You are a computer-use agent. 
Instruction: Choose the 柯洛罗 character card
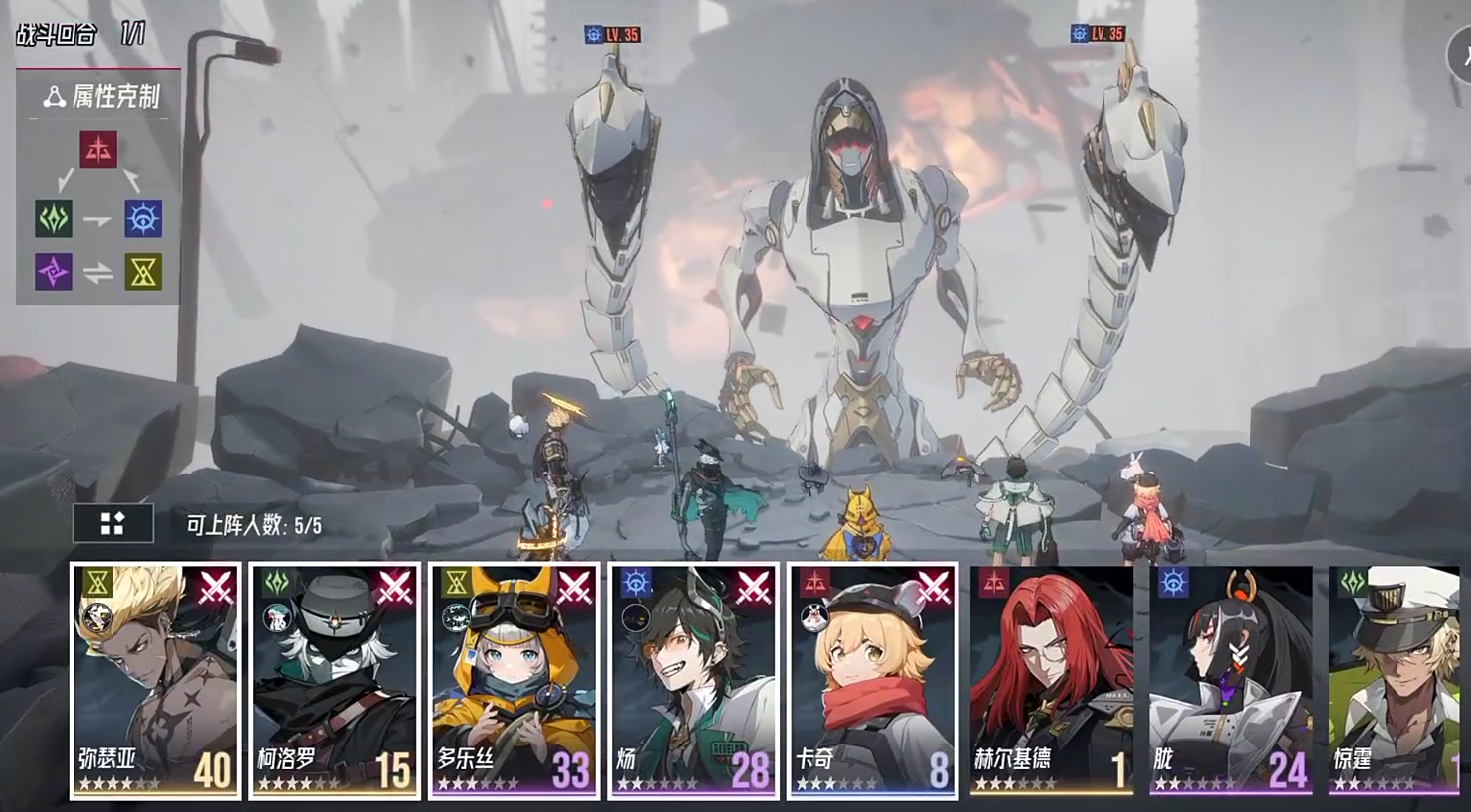click(x=335, y=680)
